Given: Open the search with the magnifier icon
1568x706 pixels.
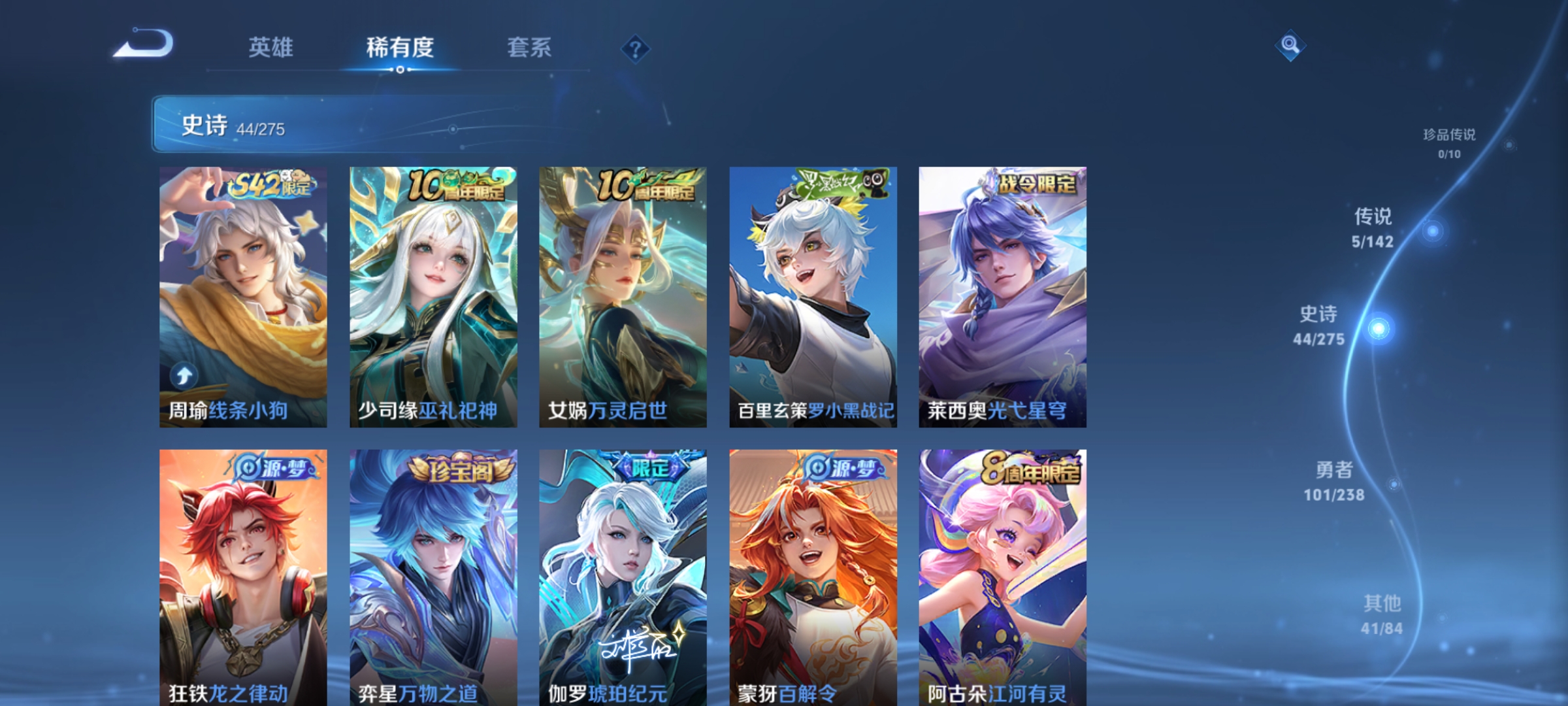Looking at the screenshot, I should tap(1289, 46).
